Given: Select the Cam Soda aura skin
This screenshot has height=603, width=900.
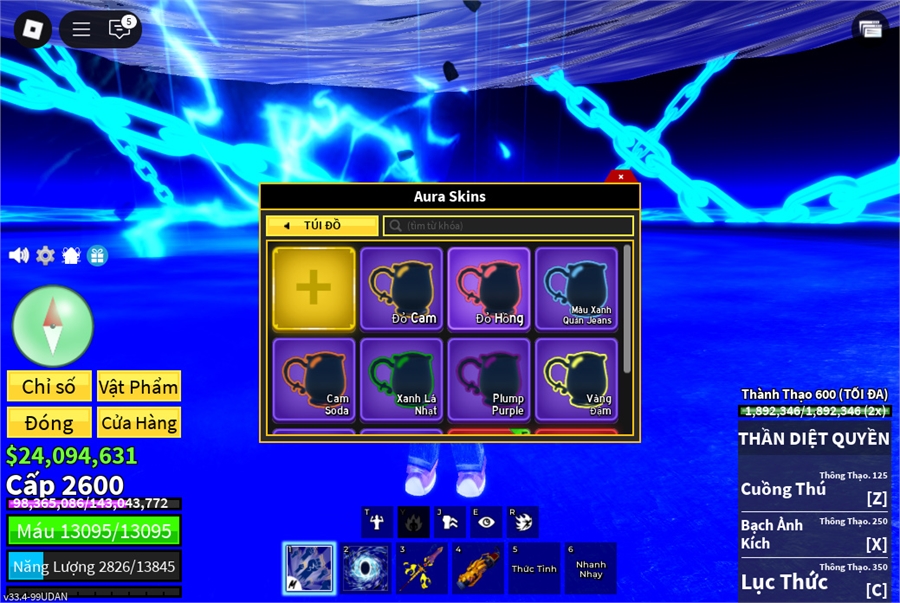Looking at the screenshot, I should pos(314,378).
